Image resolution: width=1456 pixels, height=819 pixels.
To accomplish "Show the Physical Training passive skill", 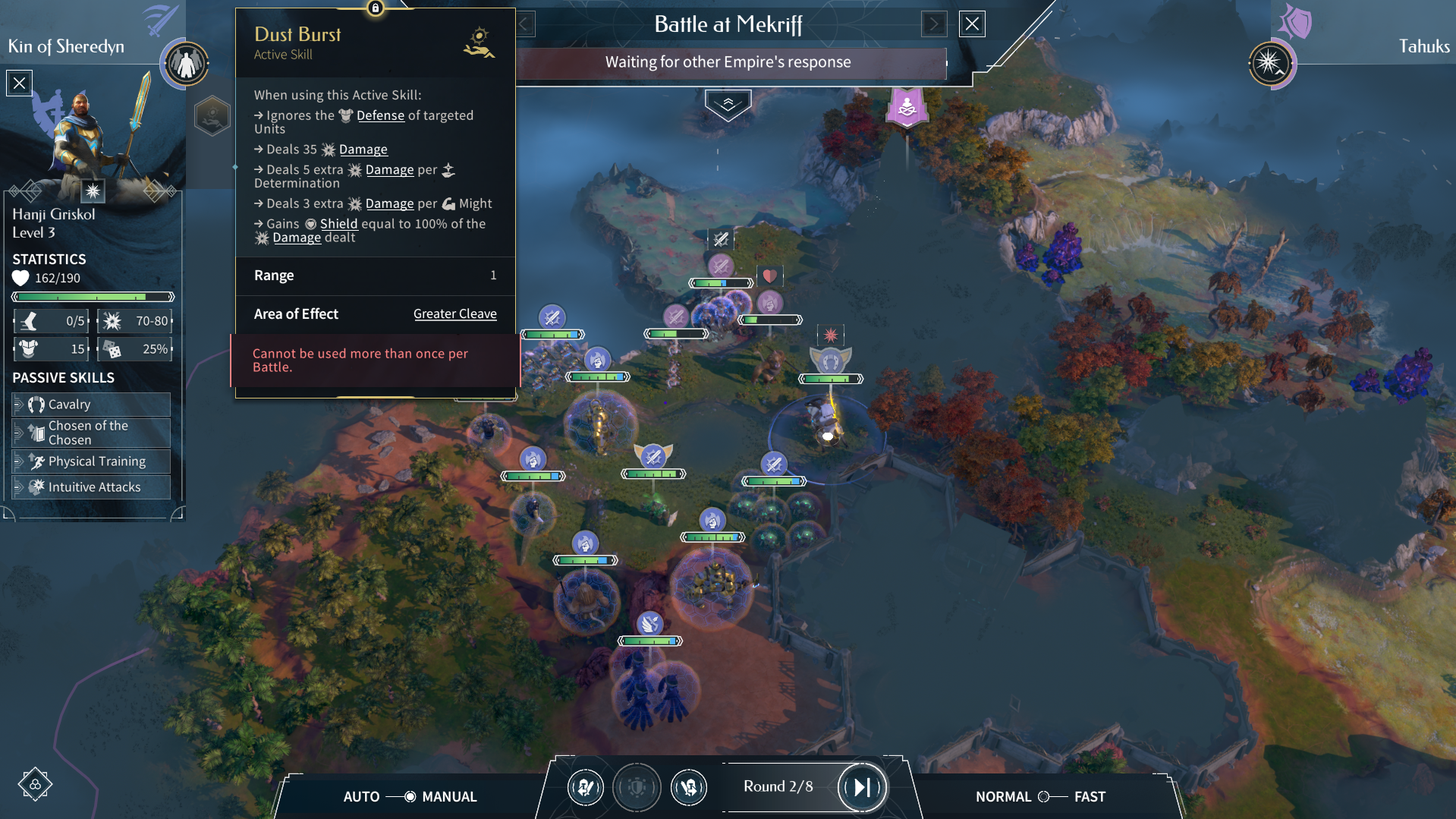I will pos(91,461).
